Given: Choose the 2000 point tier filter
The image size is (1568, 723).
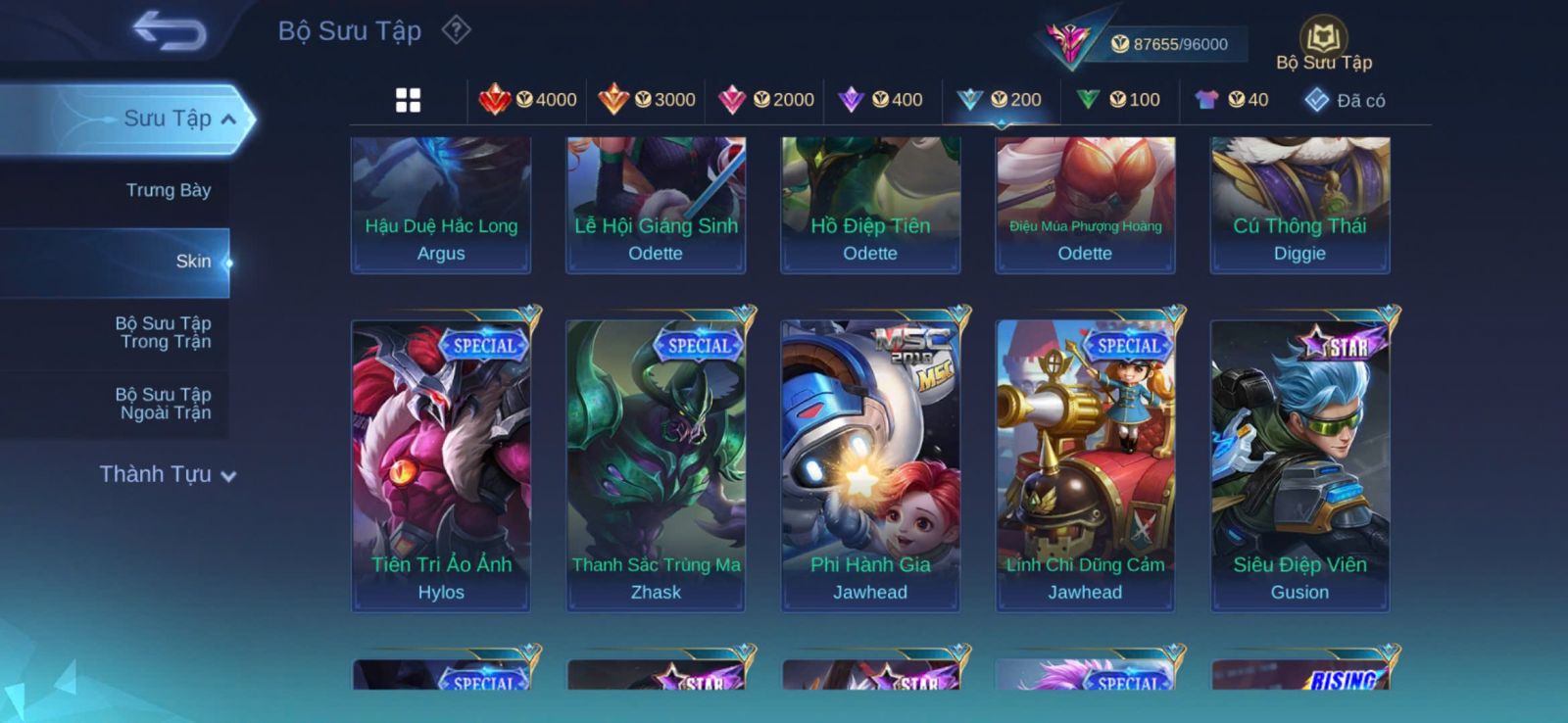Looking at the screenshot, I should pyautogui.click(x=766, y=100).
